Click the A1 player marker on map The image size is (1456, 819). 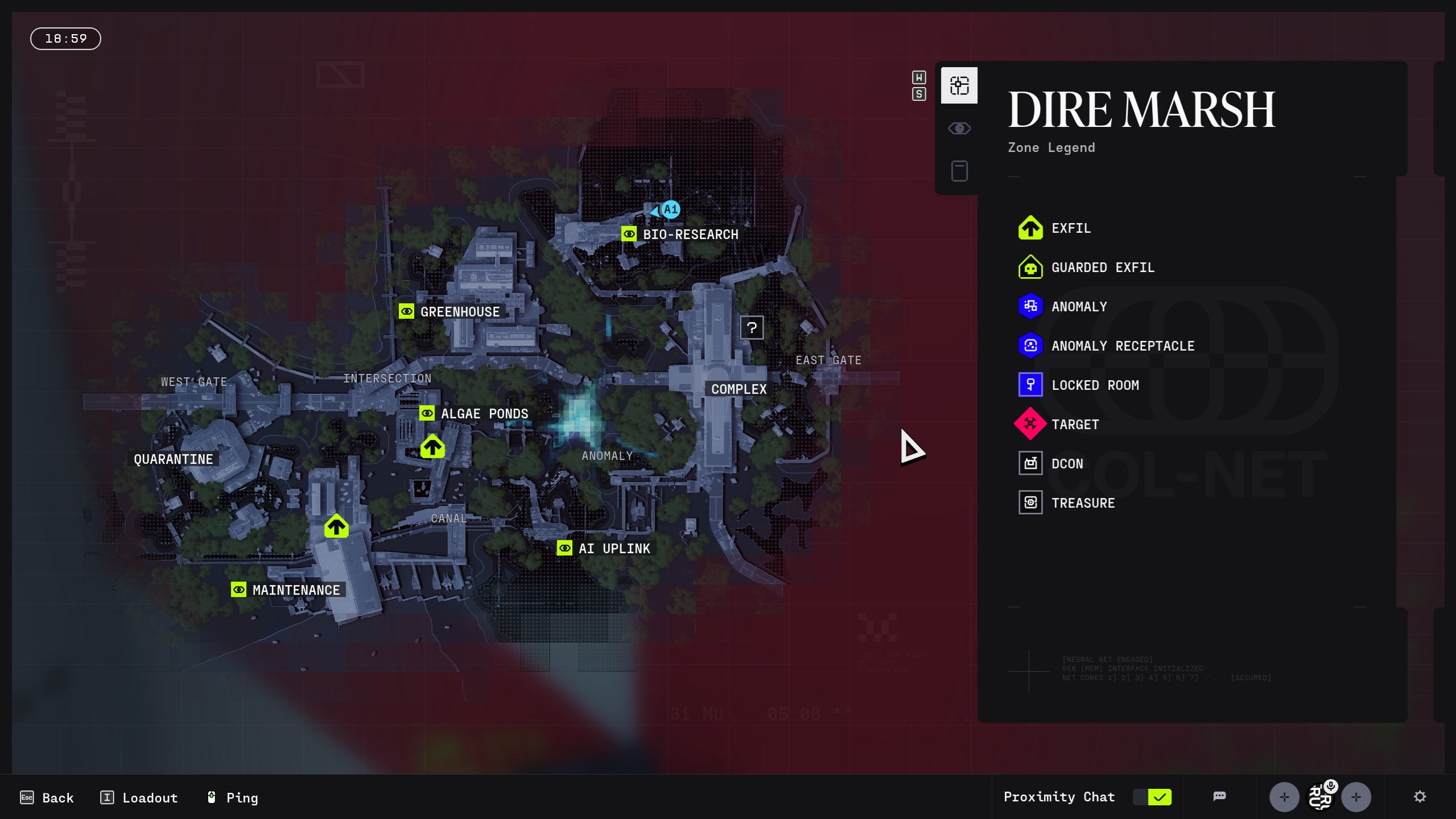(x=670, y=209)
